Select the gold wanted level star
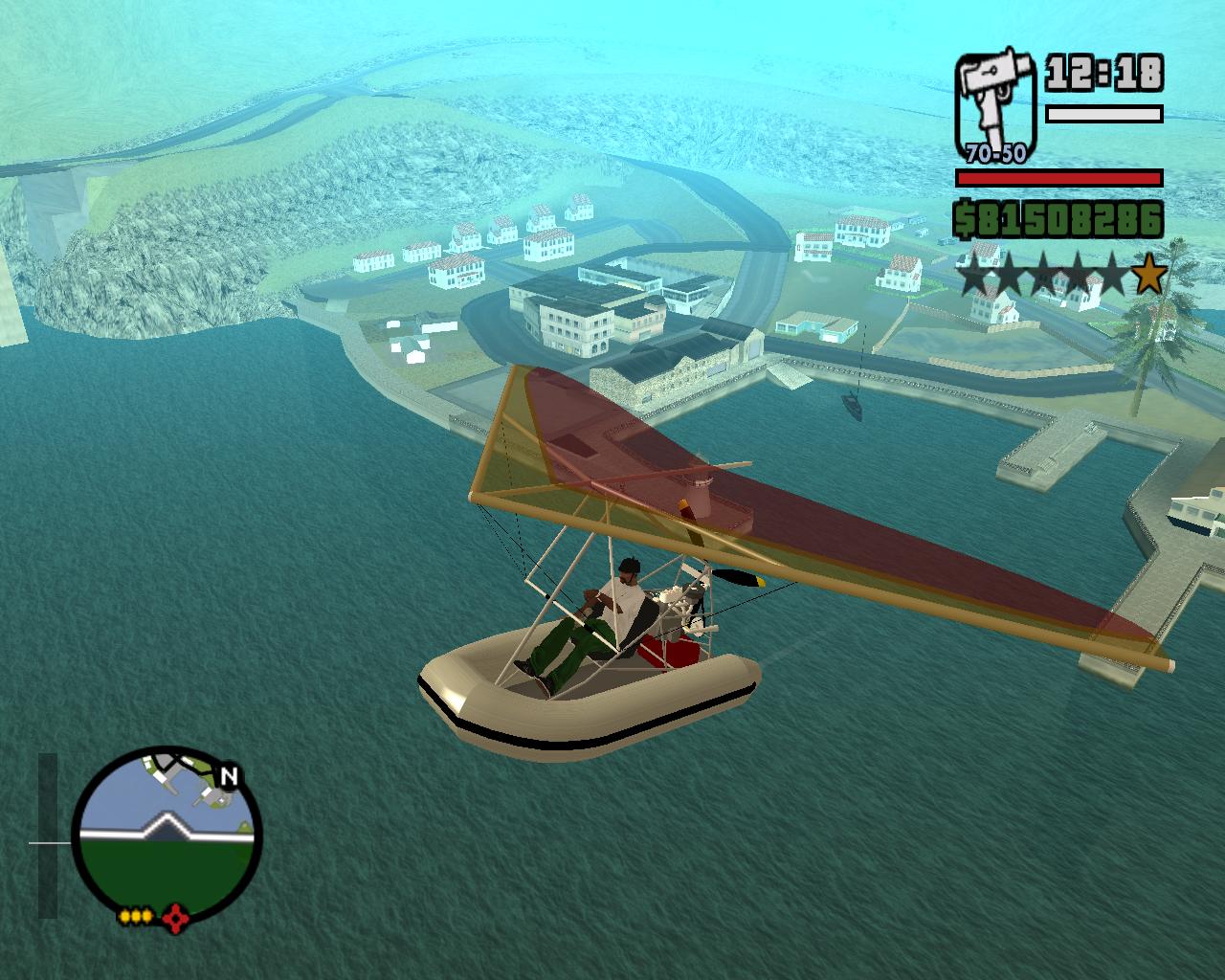Image resolution: width=1225 pixels, height=980 pixels. (x=1148, y=277)
